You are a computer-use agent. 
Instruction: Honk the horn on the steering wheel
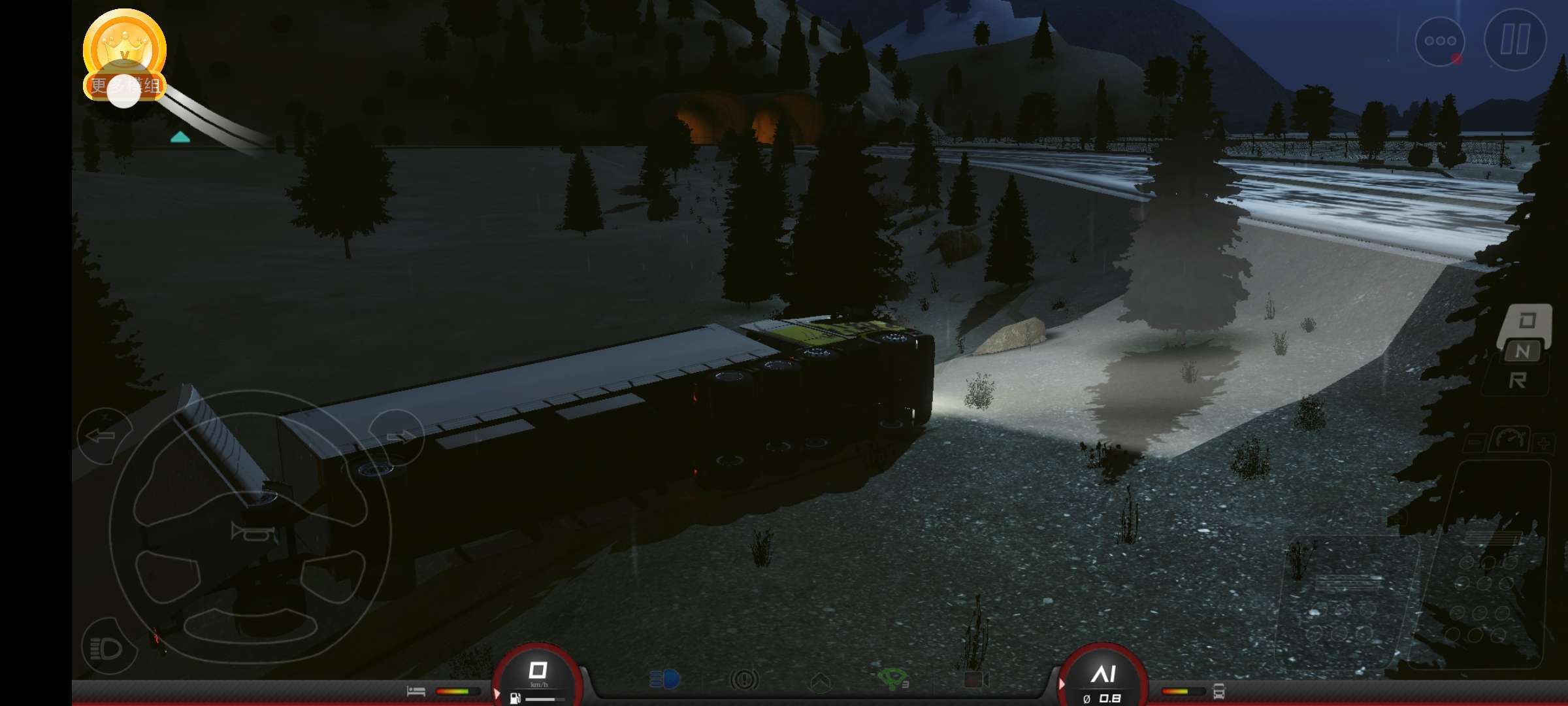pyautogui.click(x=250, y=531)
